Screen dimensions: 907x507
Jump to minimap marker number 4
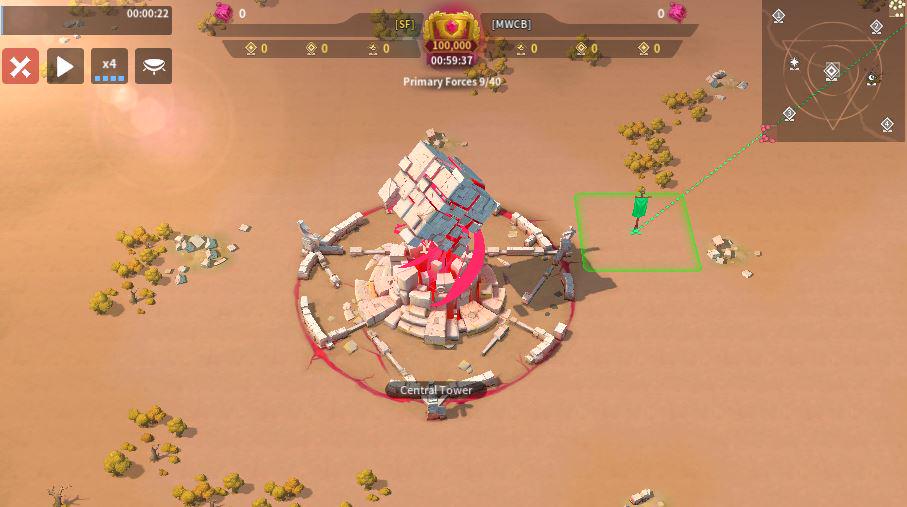pos(887,124)
